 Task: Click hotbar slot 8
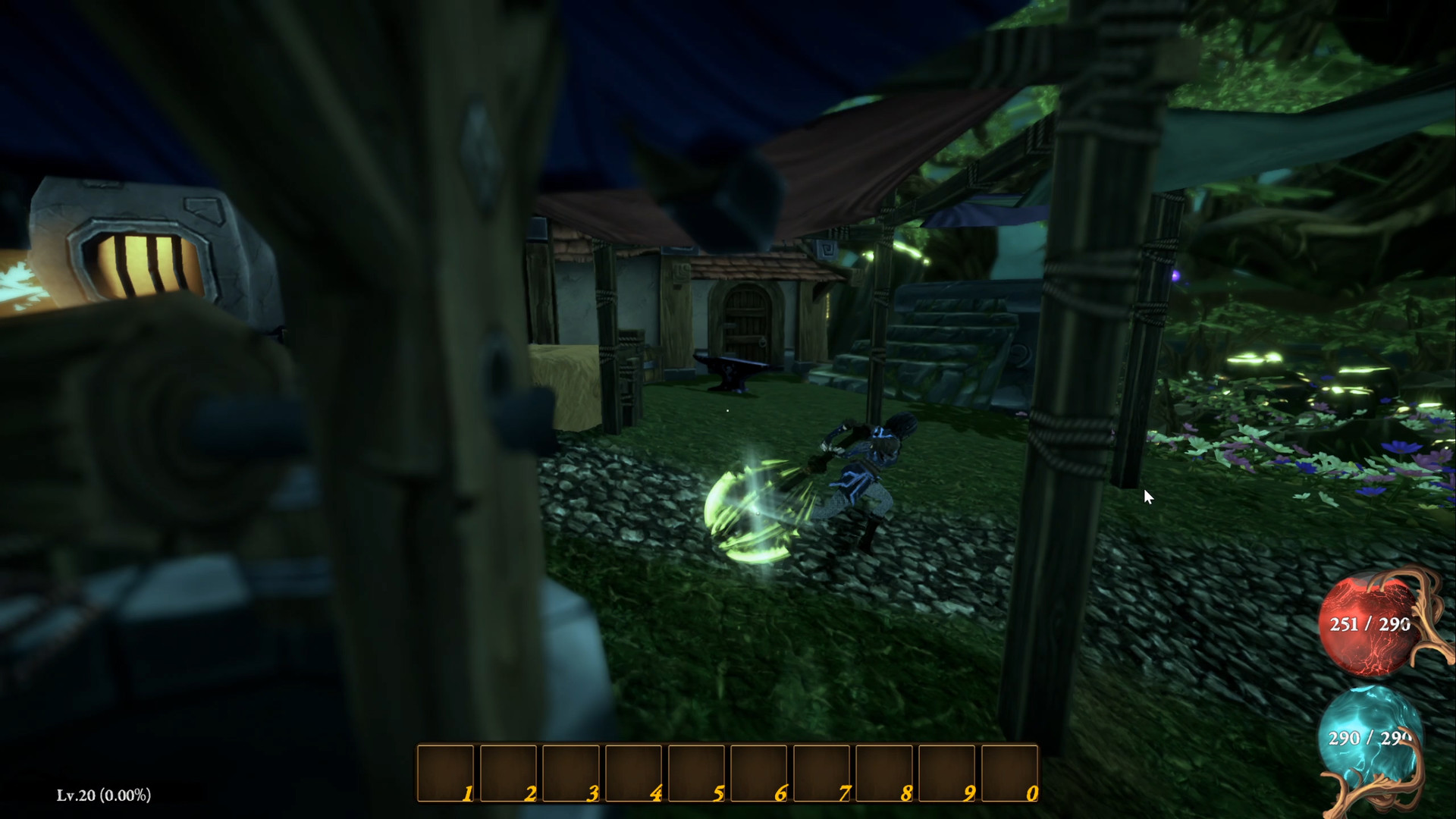point(883,773)
